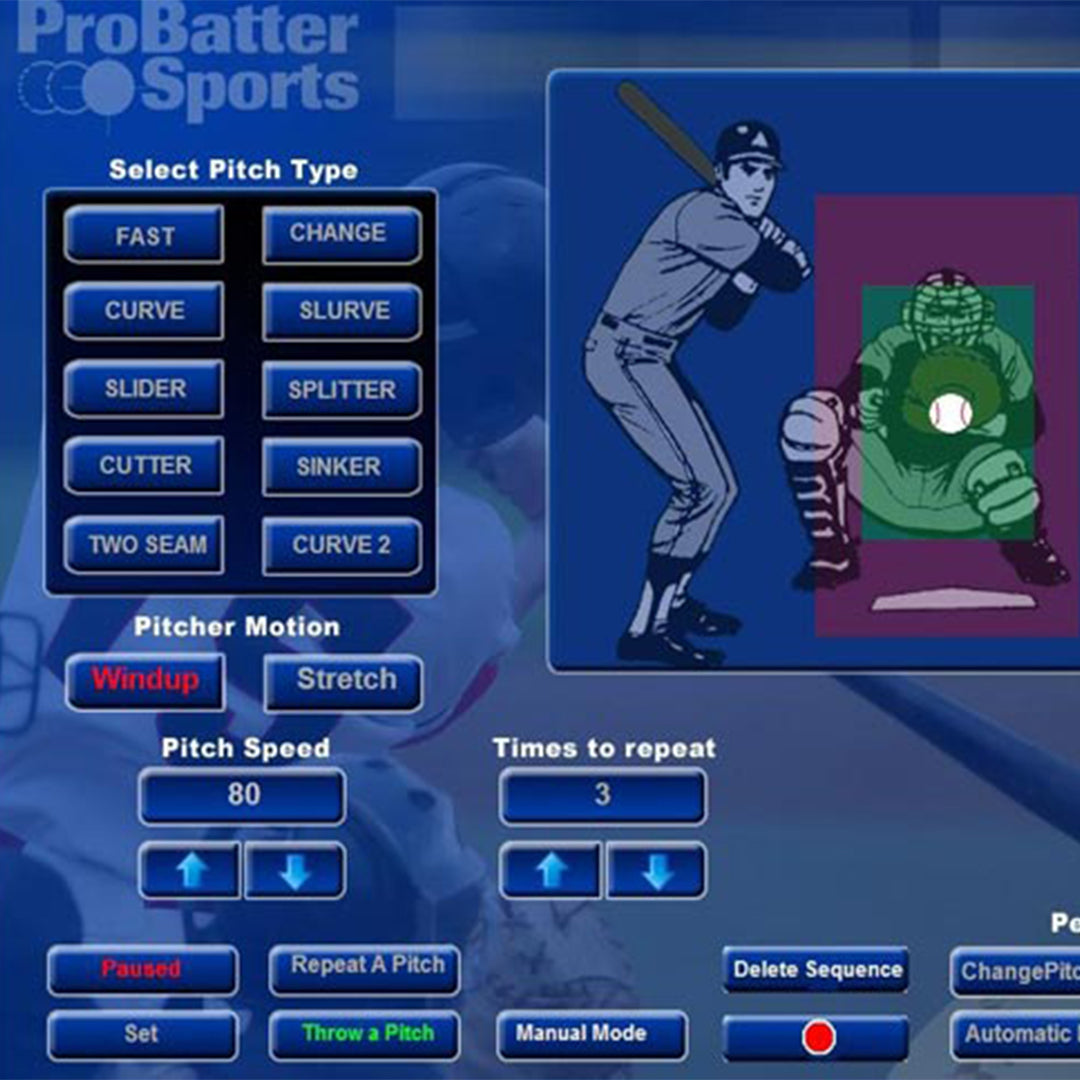The width and height of the screenshot is (1080, 1080).
Task: Decrease pitch speed with down arrow
Action: (295, 871)
